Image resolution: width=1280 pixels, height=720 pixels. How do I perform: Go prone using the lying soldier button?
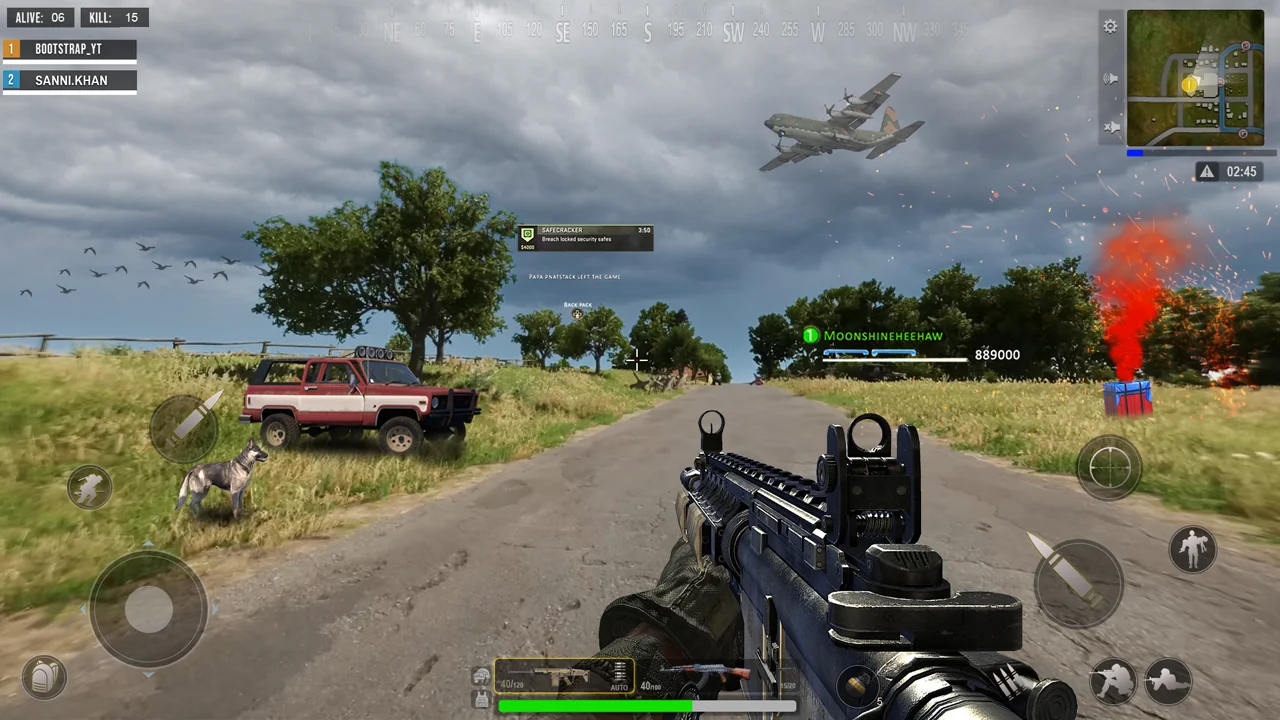pyautogui.click(x=1167, y=681)
